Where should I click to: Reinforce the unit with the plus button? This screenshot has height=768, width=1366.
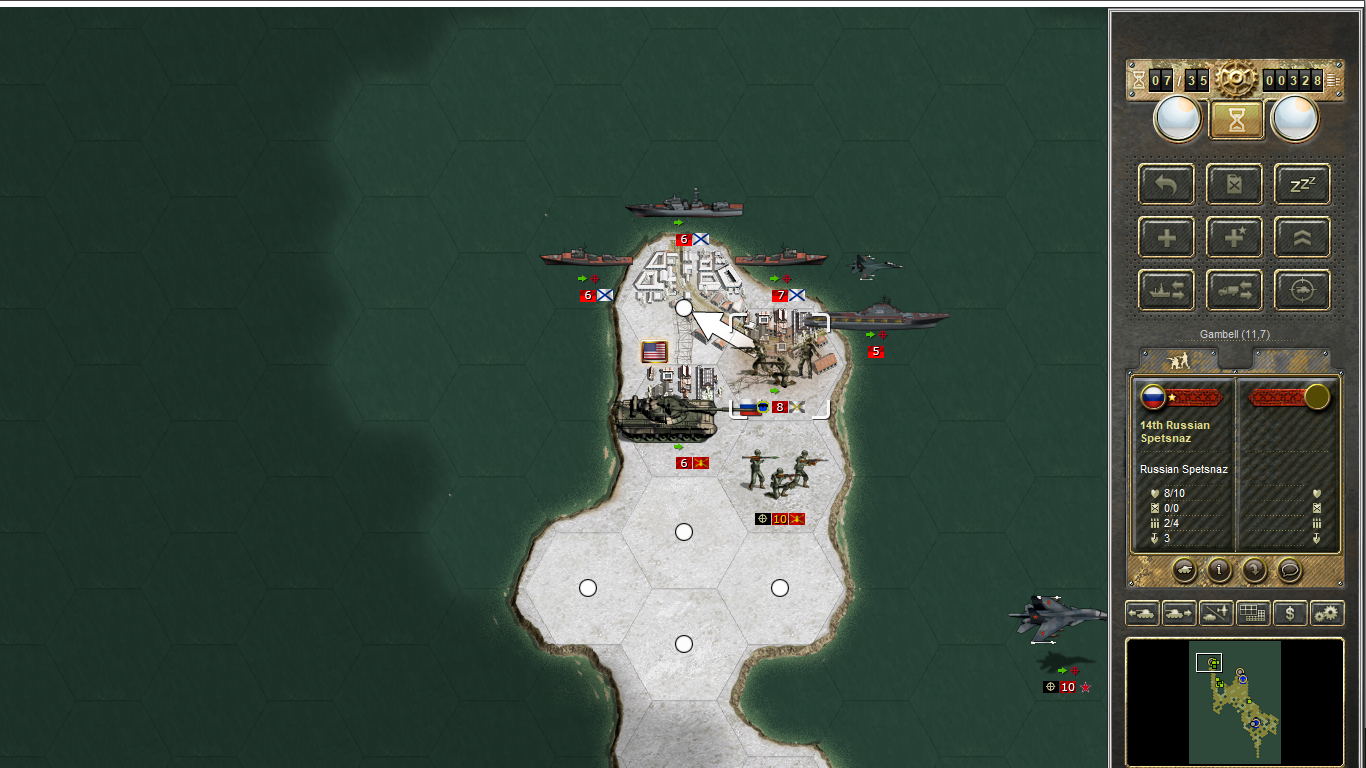(1166, 237)
